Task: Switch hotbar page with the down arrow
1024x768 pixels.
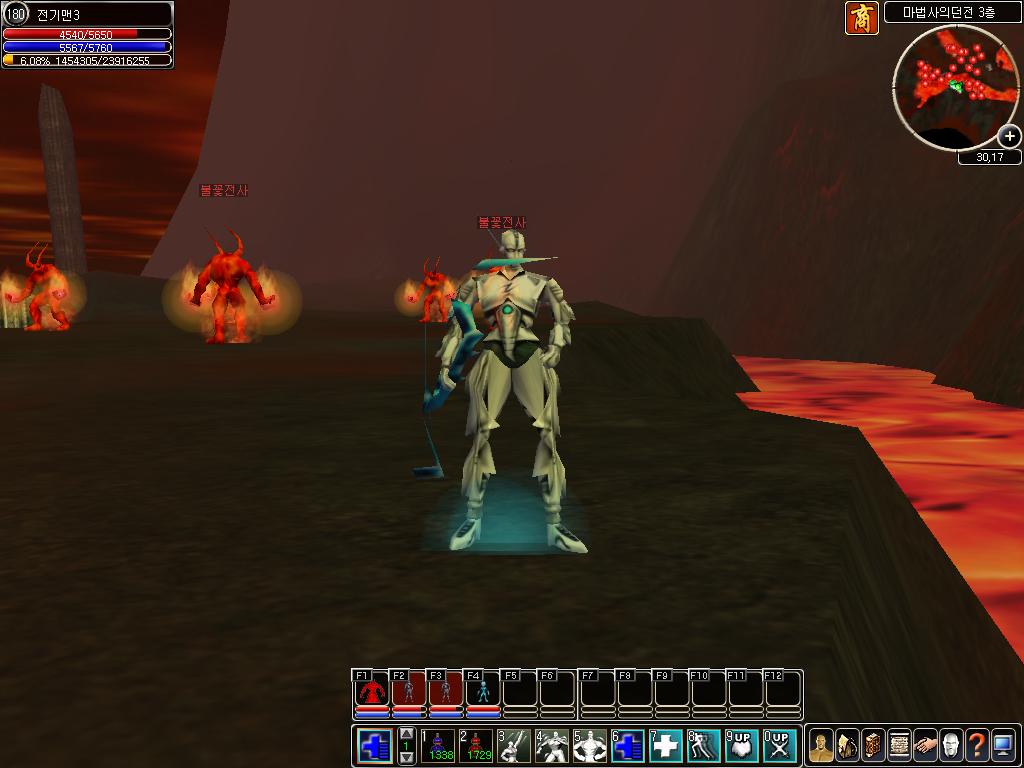Action: pos(407,758)
